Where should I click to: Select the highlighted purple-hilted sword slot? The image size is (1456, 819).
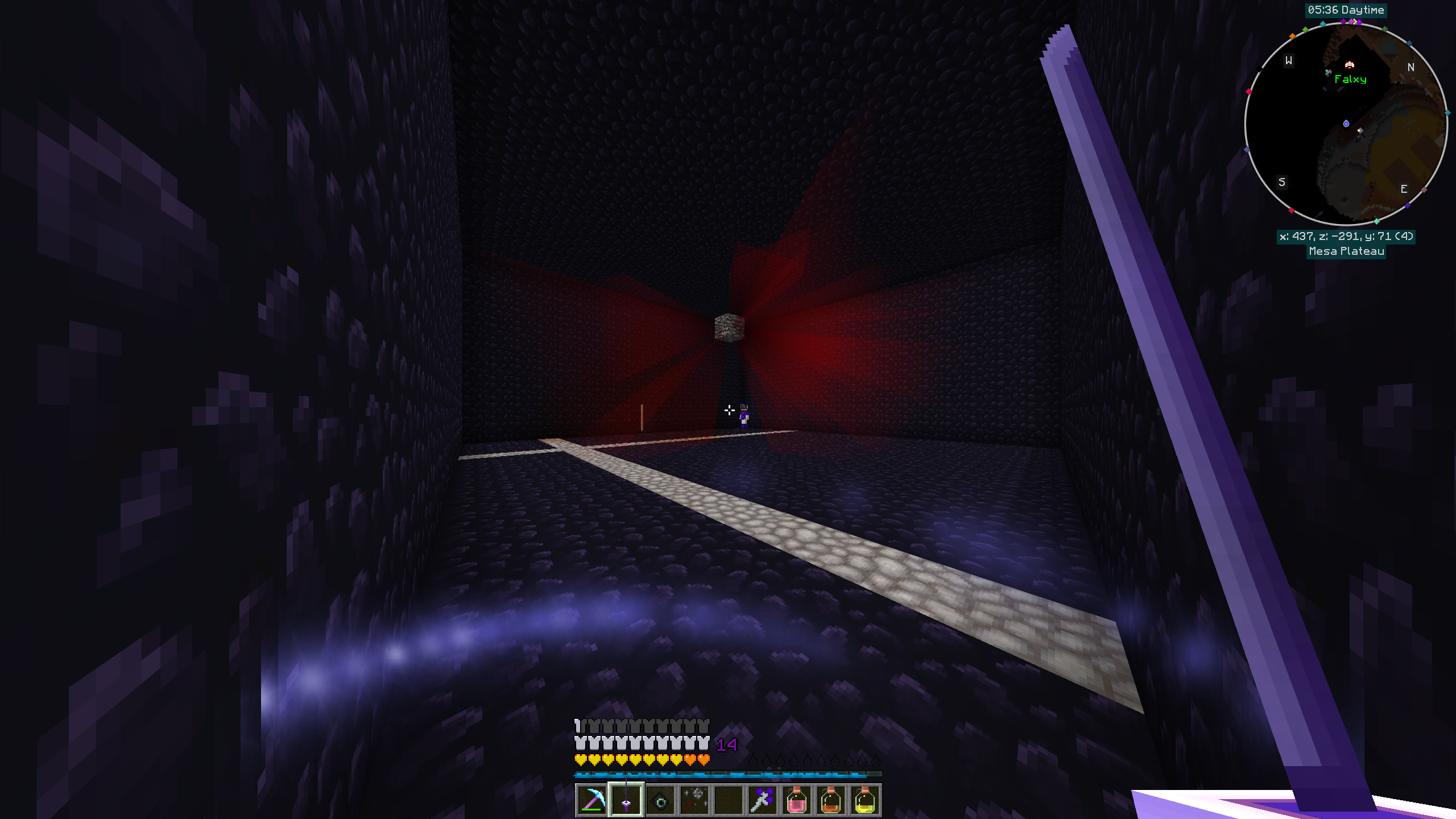pyautogui.click(x=626, y=800)
